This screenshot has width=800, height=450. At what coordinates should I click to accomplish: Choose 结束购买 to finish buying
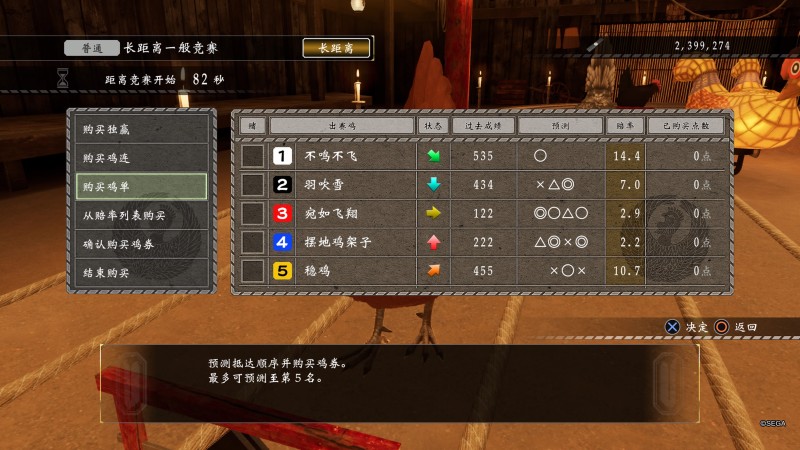141,272
